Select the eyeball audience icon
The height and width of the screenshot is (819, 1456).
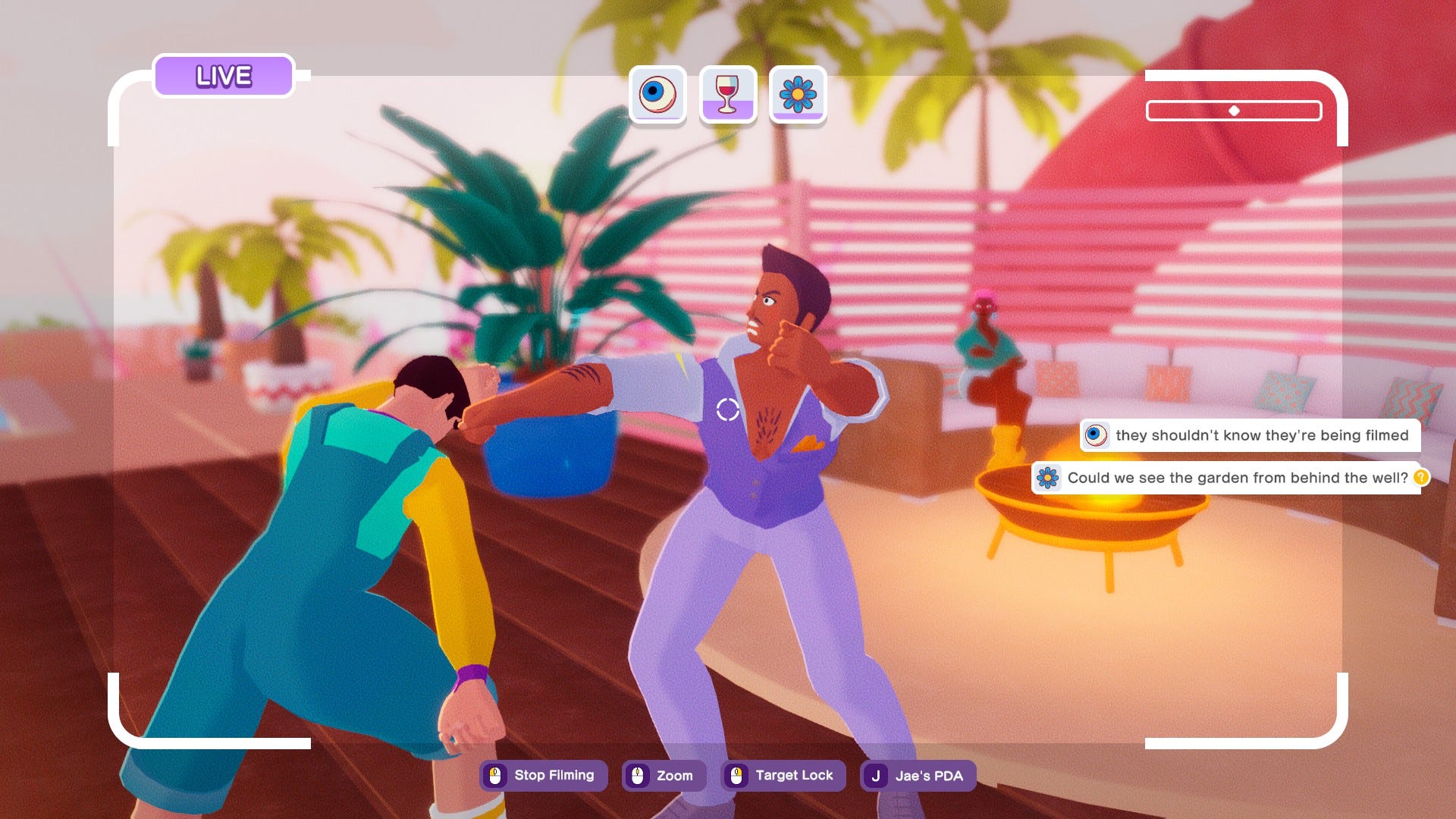657,95
